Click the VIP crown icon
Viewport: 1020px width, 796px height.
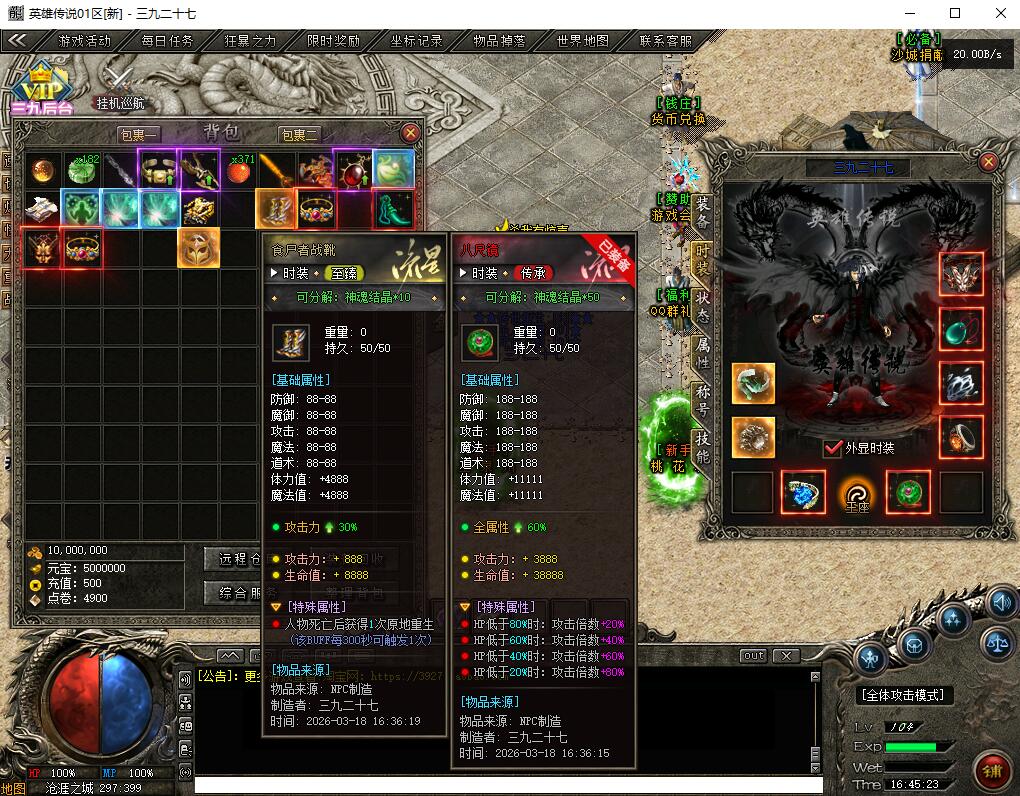[41, 84]
